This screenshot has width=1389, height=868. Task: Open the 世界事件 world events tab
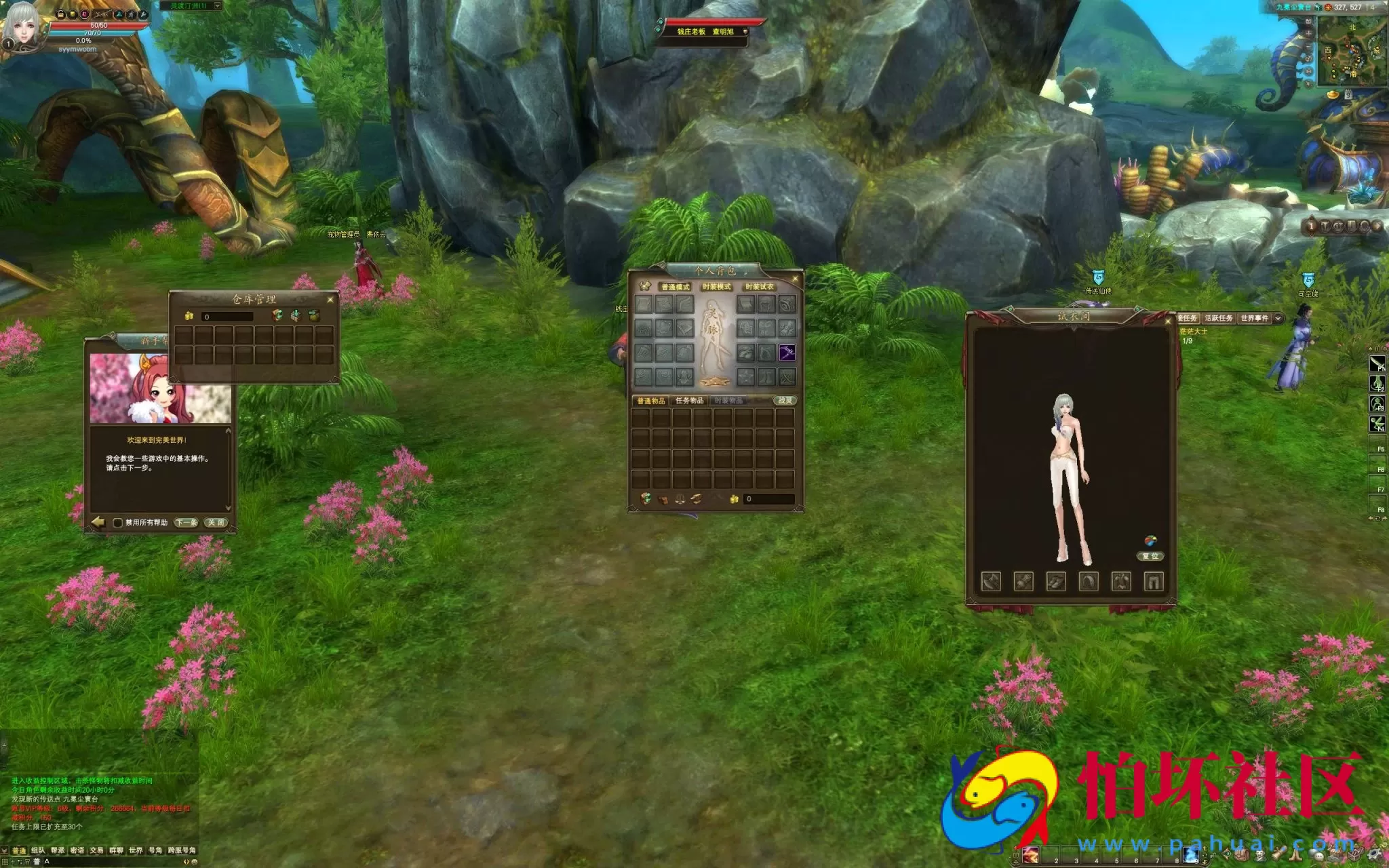[1254, 318]
